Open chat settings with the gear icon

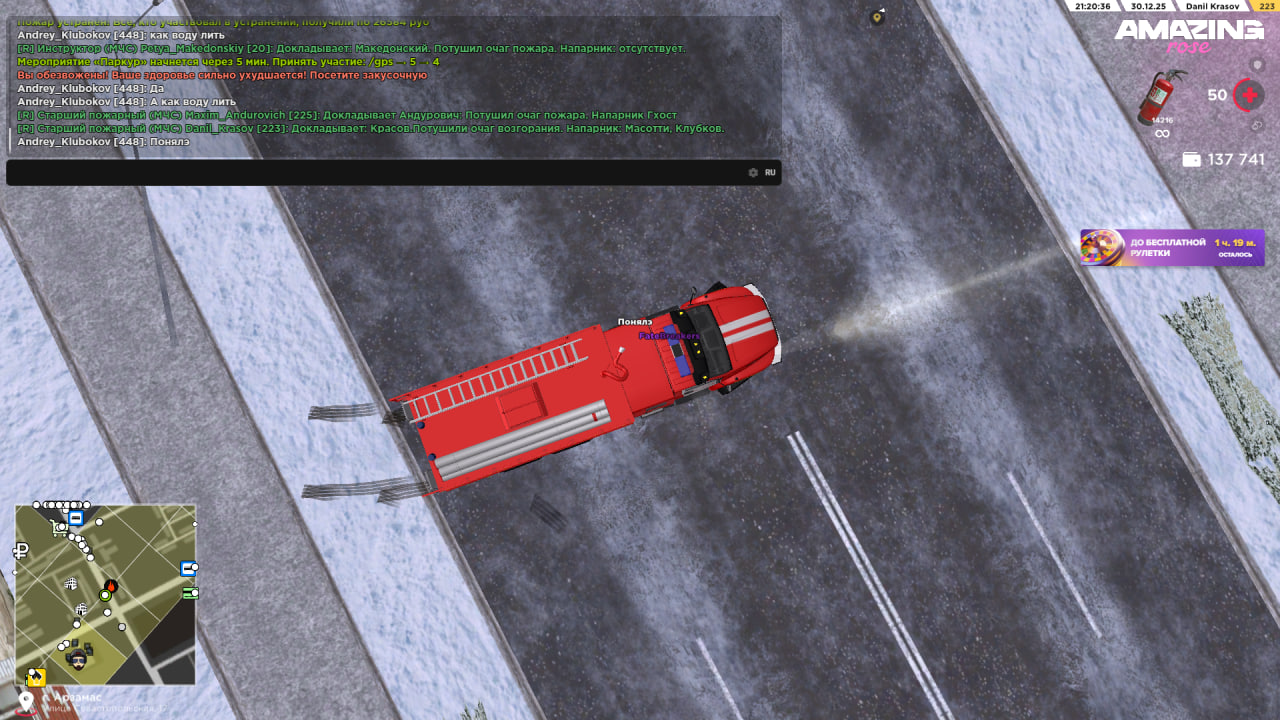click(753, 173)
